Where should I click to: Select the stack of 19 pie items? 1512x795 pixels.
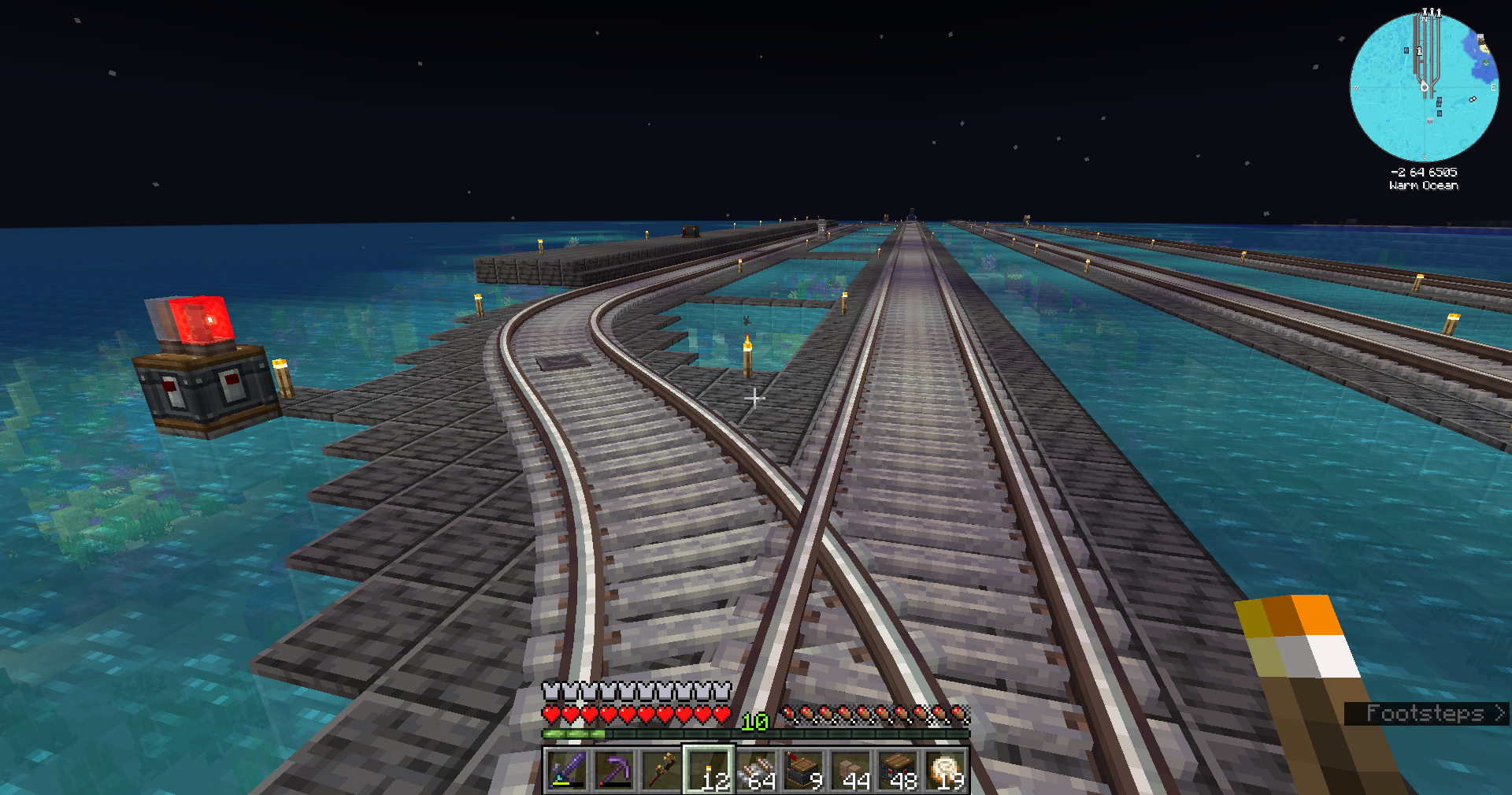tap(946, 770)
